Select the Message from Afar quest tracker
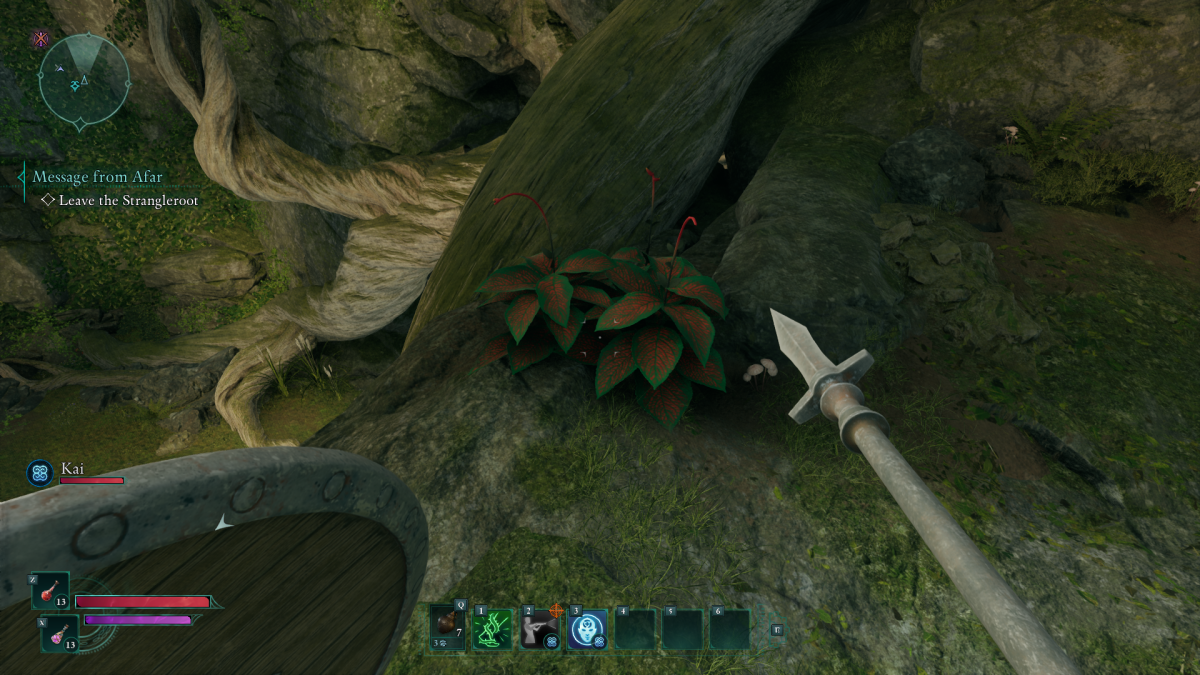 point(97,177)
